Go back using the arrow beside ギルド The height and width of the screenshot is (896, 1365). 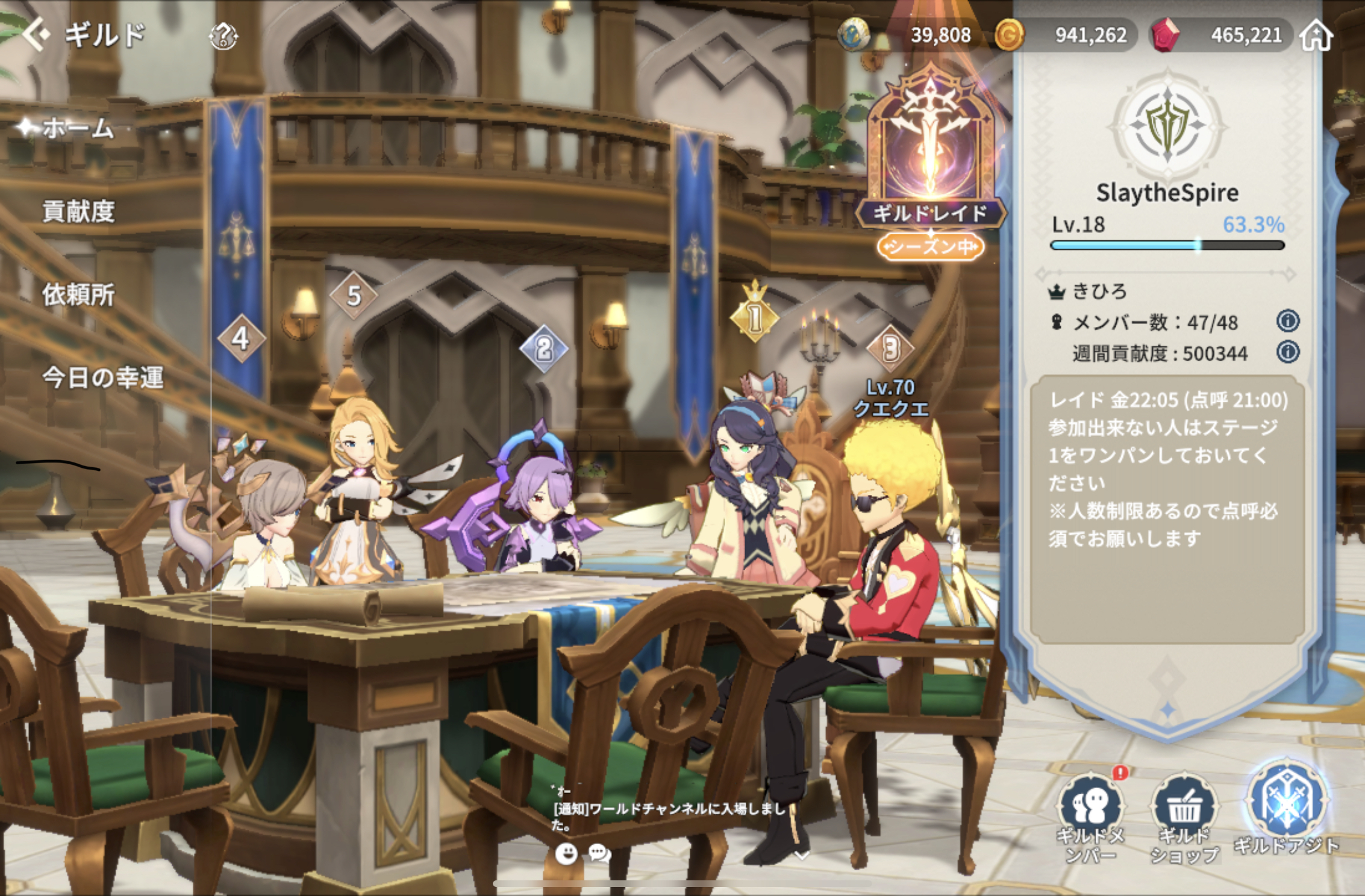pos(37,35)
